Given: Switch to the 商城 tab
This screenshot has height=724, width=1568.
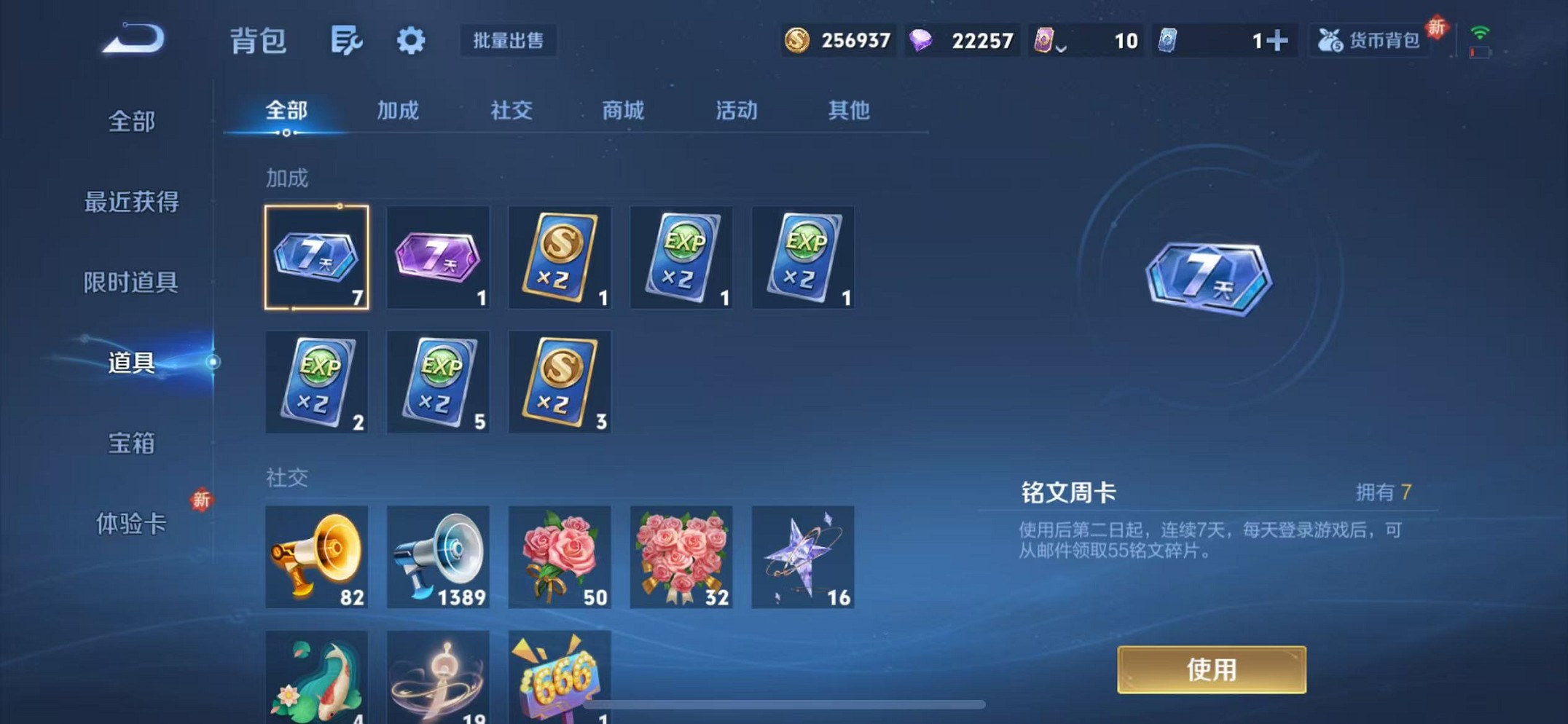Looking at the screenshot, I should 623,111.
